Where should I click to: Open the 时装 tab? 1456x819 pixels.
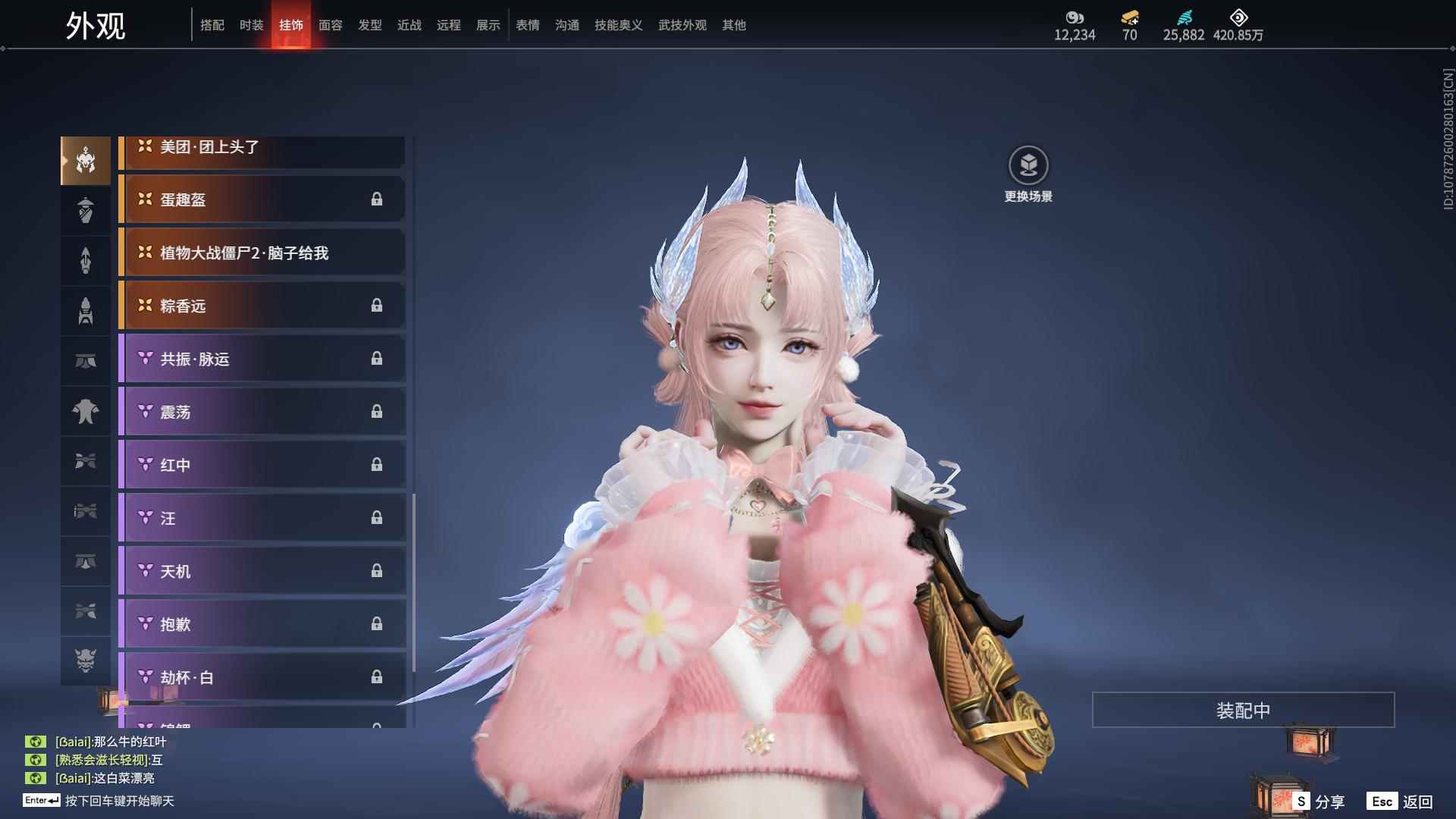coord(251,25)
